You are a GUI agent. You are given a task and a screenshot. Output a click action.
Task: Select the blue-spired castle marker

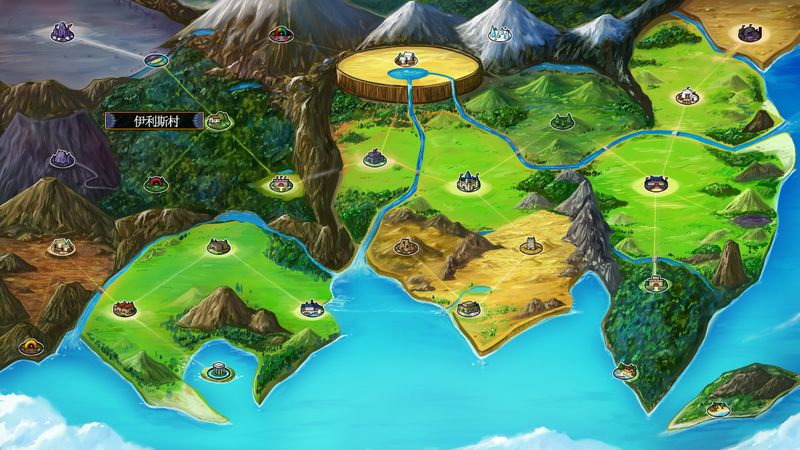467,182
